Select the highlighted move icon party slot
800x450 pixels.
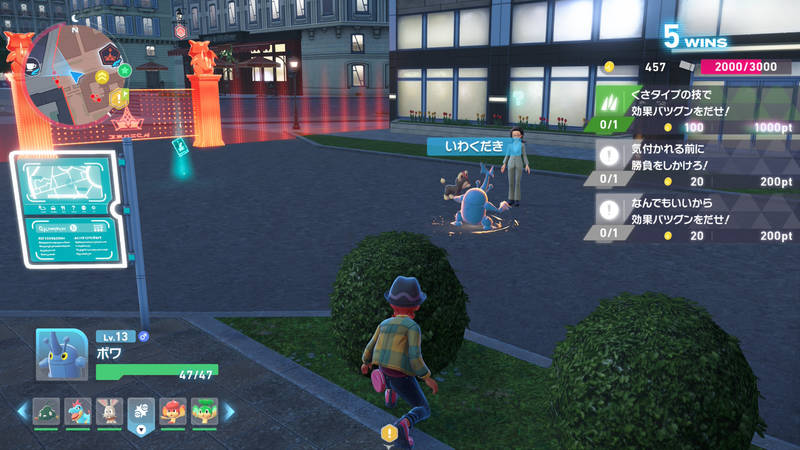(x=141, y=411)
